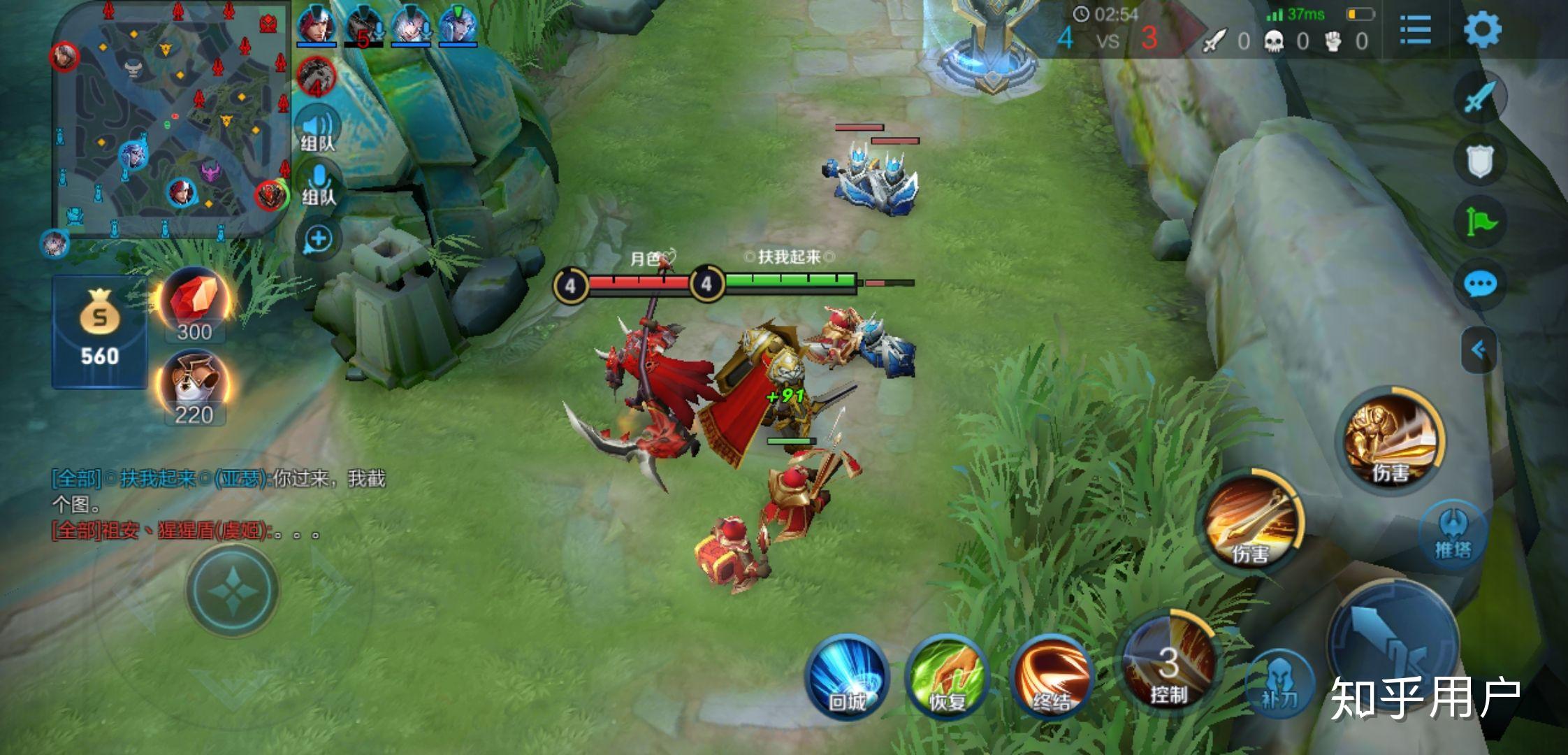Open the quick chat bubble

(x=1479, y=285)
